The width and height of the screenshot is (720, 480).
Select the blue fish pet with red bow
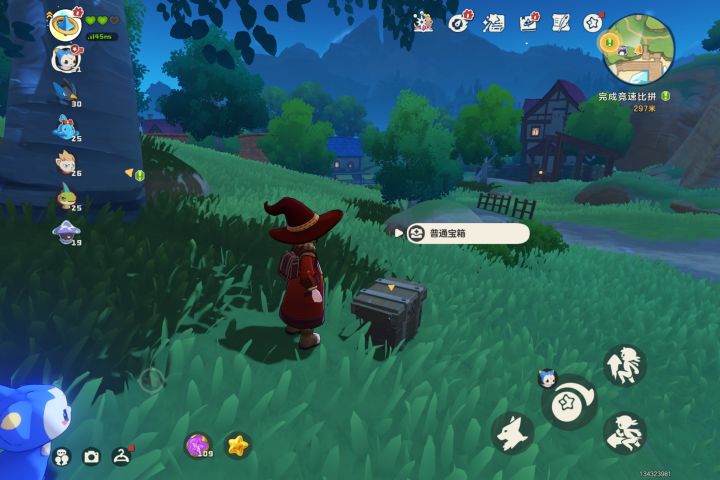[67, 127]
